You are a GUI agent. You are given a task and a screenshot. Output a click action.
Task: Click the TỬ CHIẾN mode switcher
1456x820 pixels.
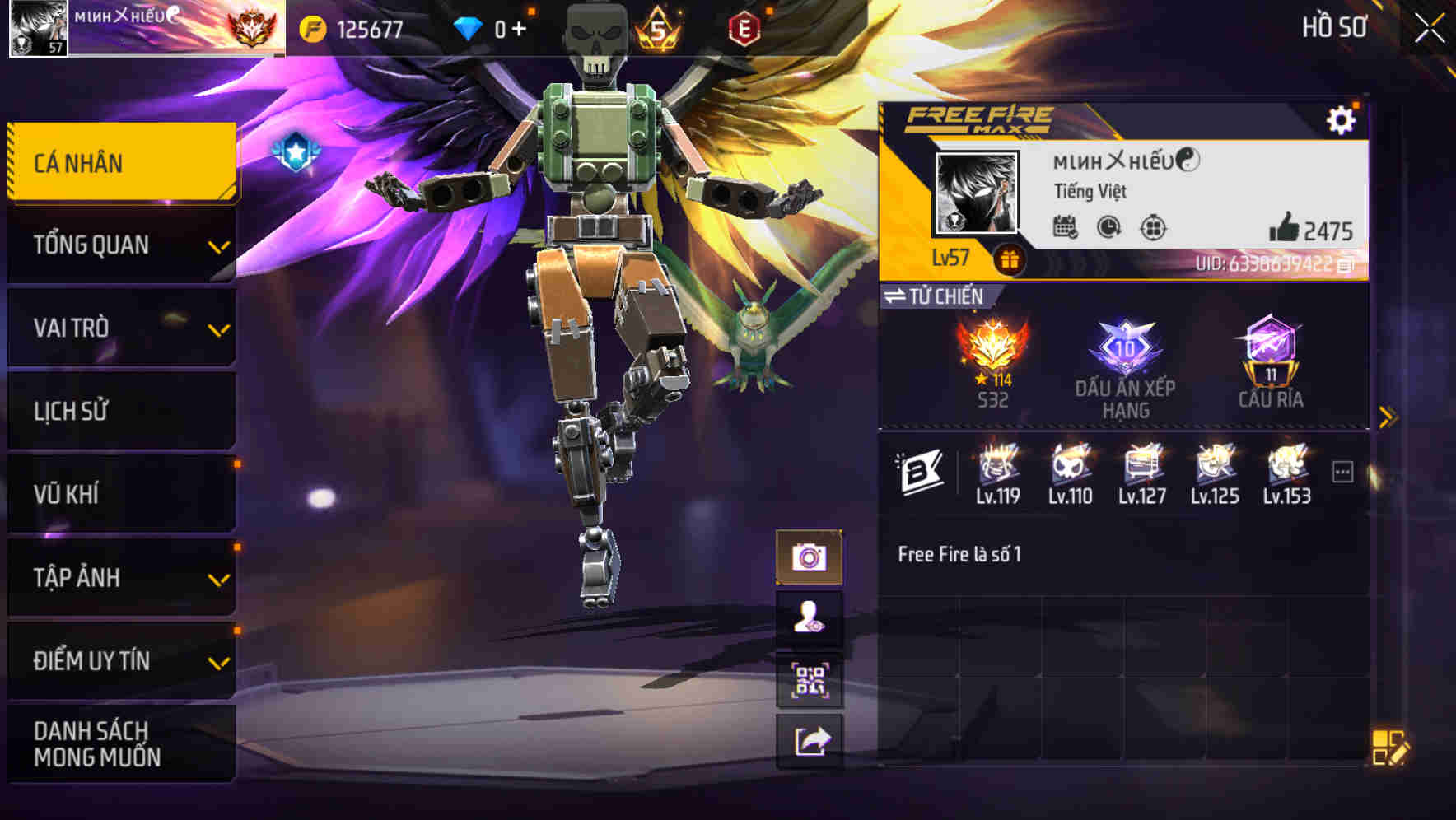point(935,297)
